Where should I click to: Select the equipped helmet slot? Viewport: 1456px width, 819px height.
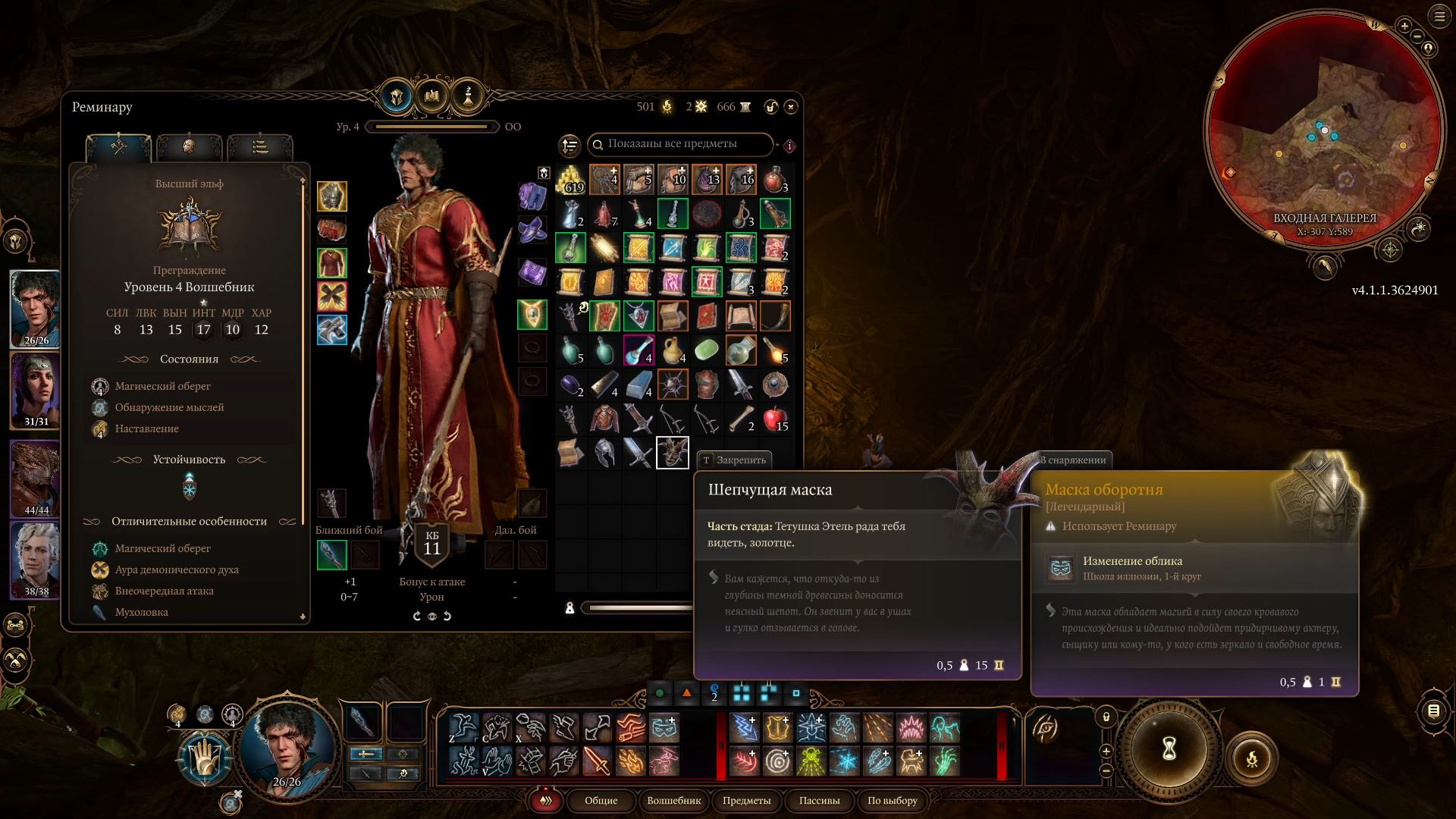(332, 196)
